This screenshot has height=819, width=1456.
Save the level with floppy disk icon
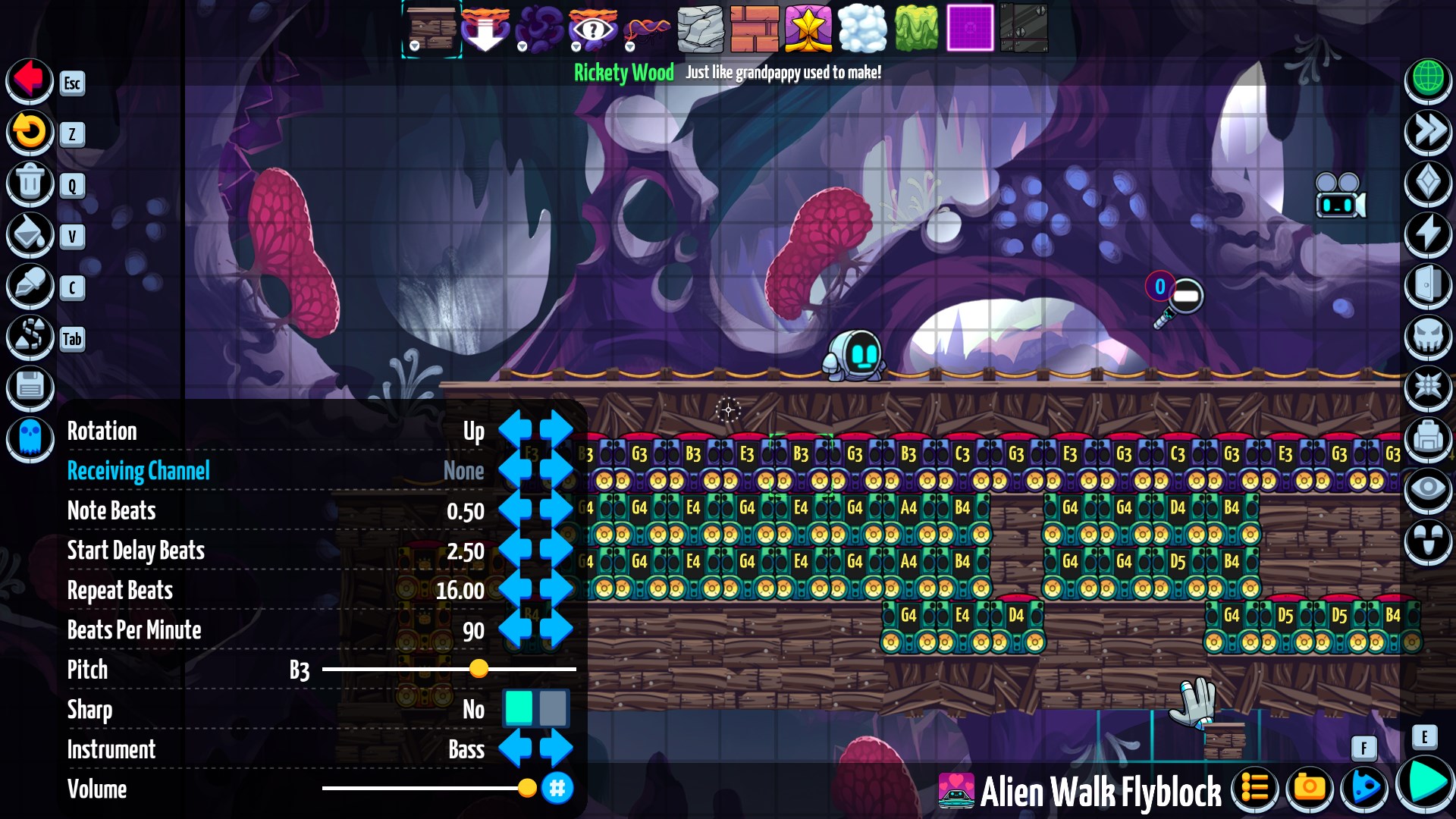30,388
